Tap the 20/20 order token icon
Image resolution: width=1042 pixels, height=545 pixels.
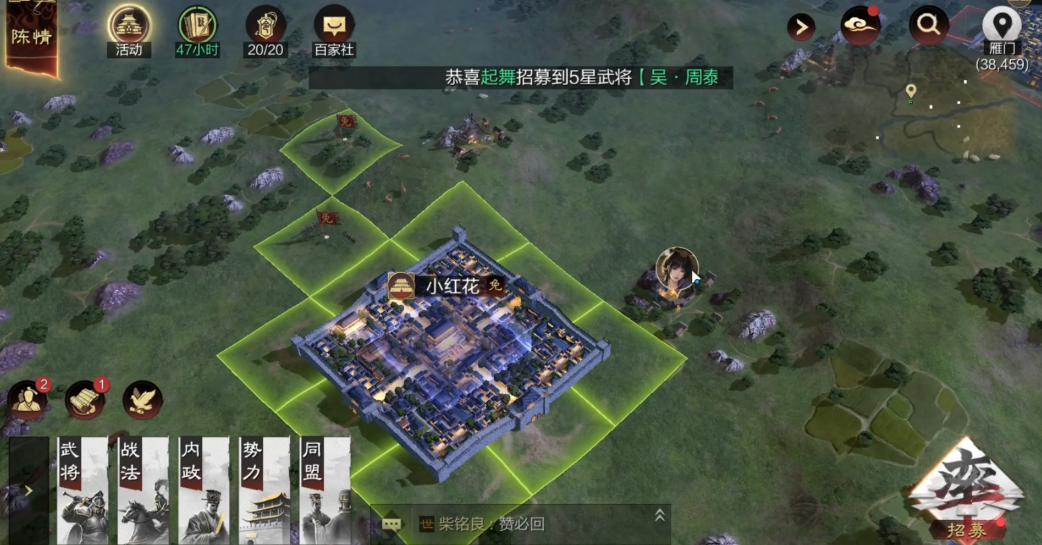[x=265, y=26]
